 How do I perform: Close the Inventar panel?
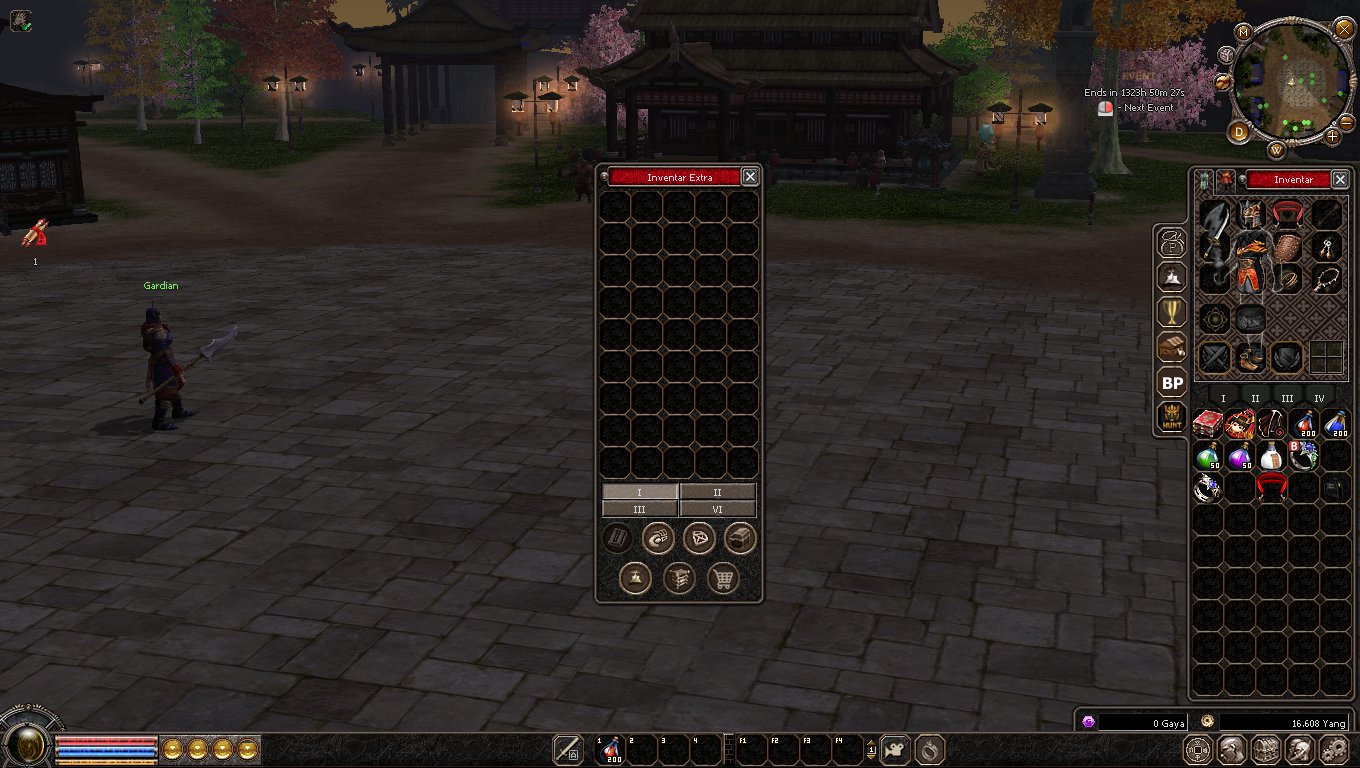[x=1340, y=180]
